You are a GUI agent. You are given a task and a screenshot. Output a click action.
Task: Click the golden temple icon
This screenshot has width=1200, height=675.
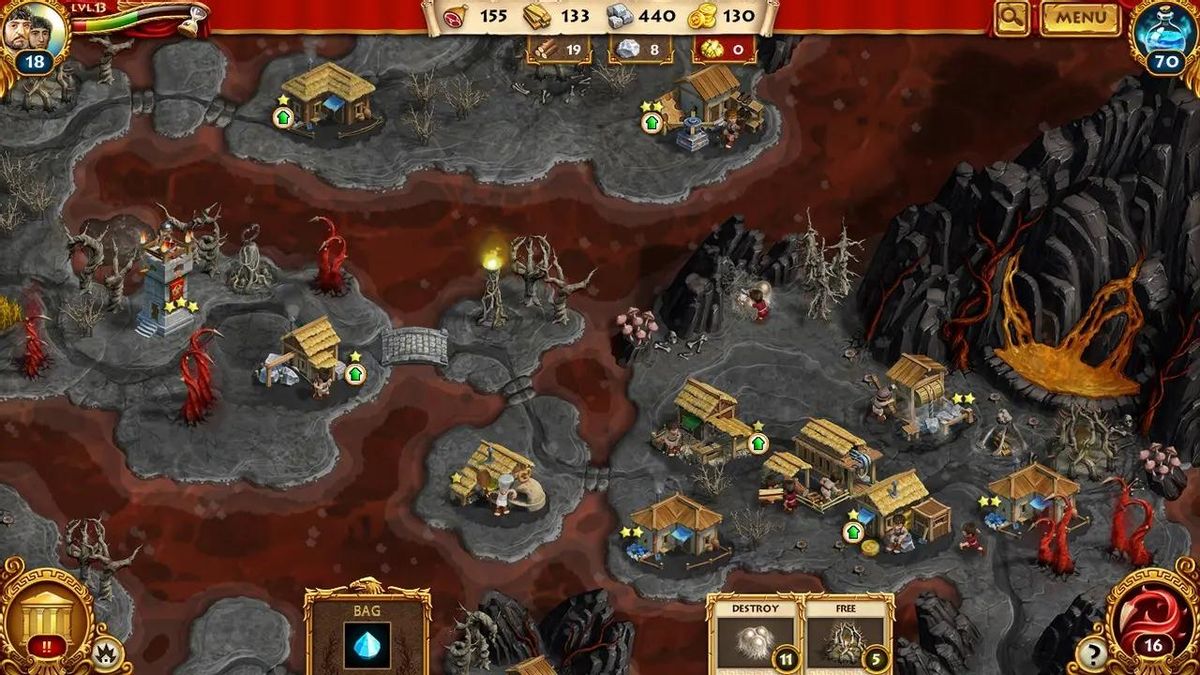pos(45,614)
